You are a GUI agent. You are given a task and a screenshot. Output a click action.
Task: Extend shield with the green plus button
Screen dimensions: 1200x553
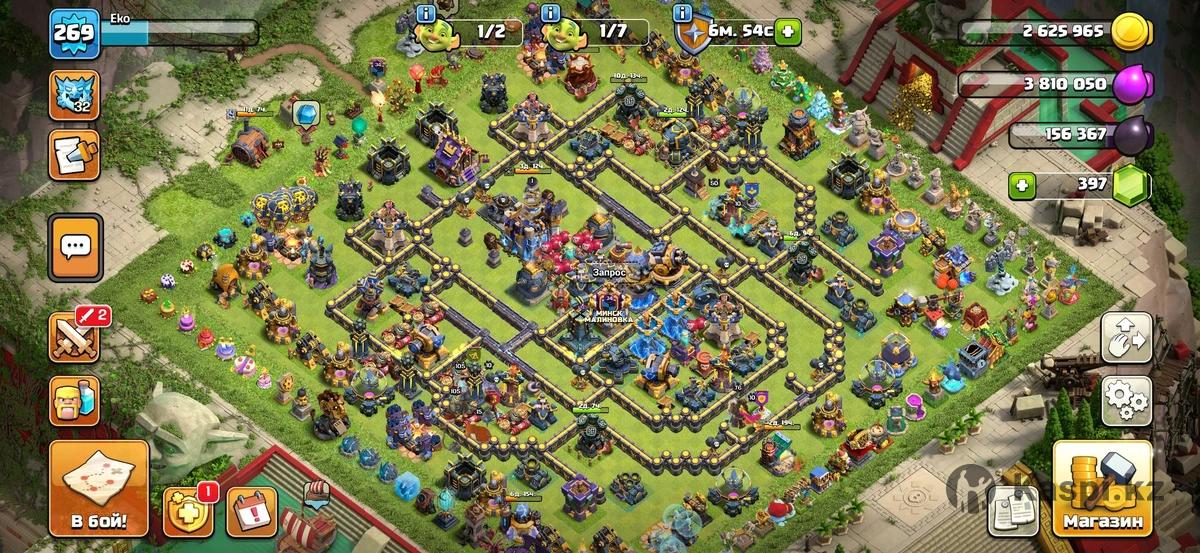[x=788, y=32]
